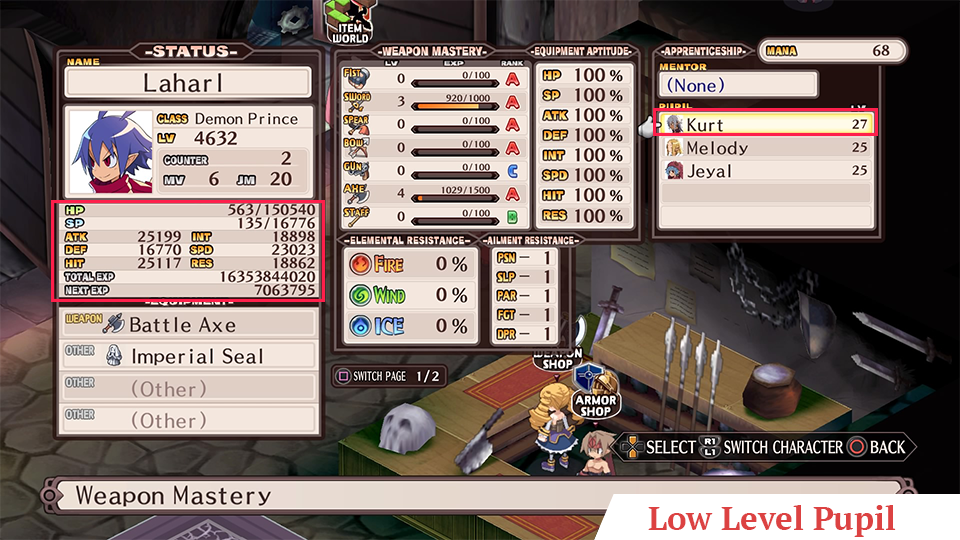The width and height of the screenshot is (960, 540).
Task: Pick Jeyal in the pupil list
Action: tap(765, 171)
